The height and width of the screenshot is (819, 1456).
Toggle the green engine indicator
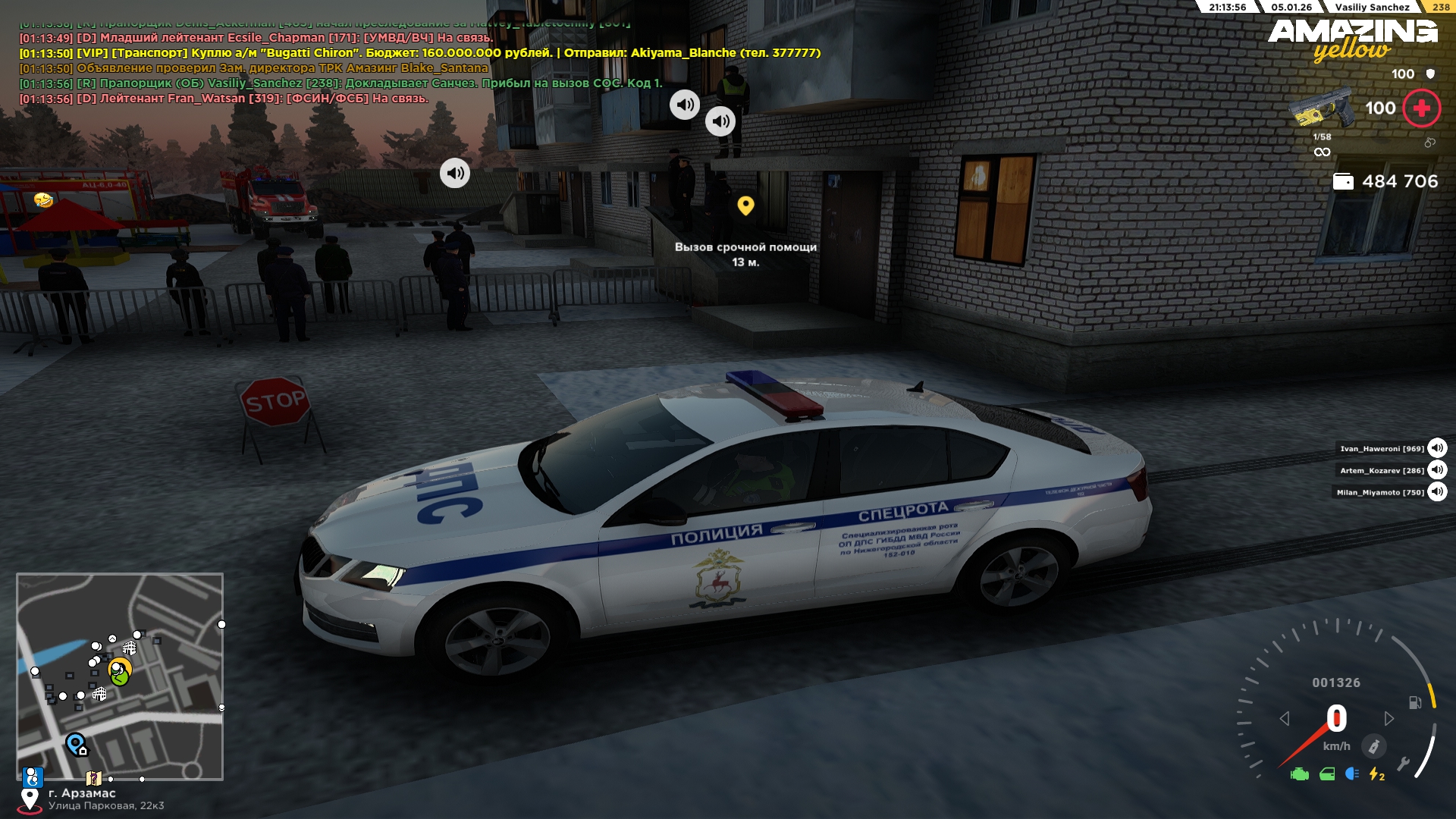click(x=1300, y=774)
